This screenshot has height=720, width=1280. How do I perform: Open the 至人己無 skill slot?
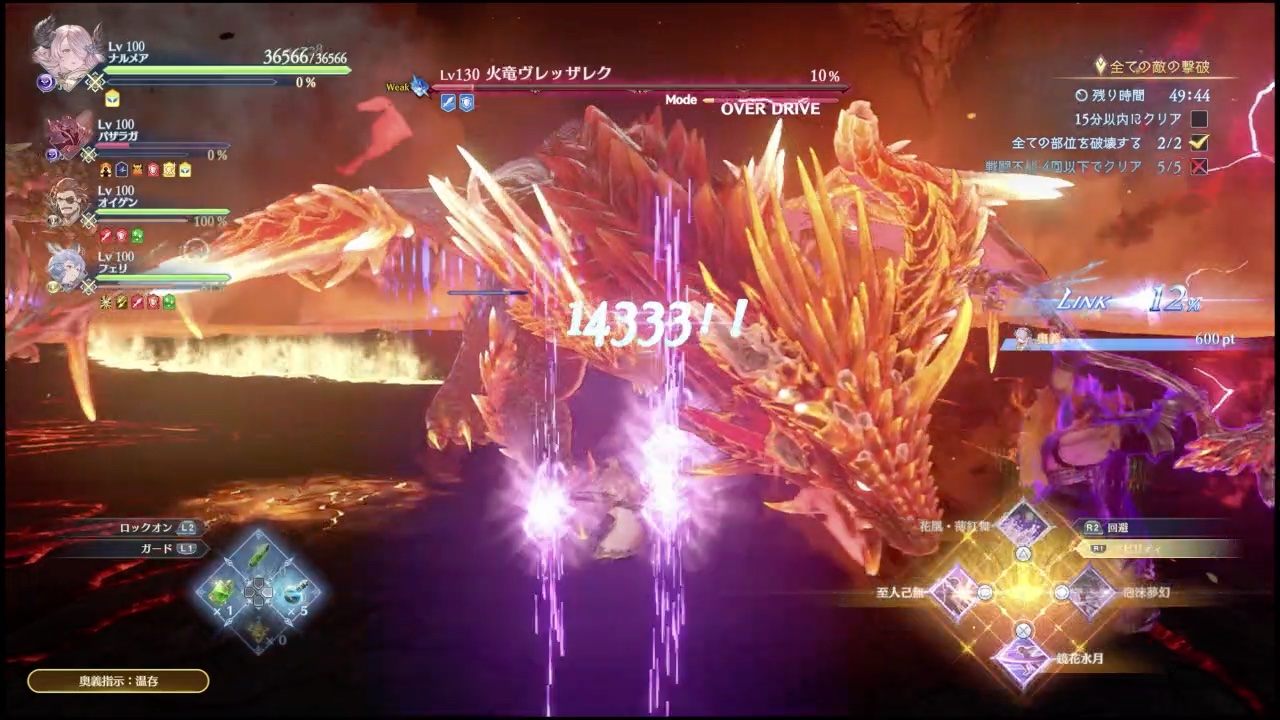(x=954, y=592)
